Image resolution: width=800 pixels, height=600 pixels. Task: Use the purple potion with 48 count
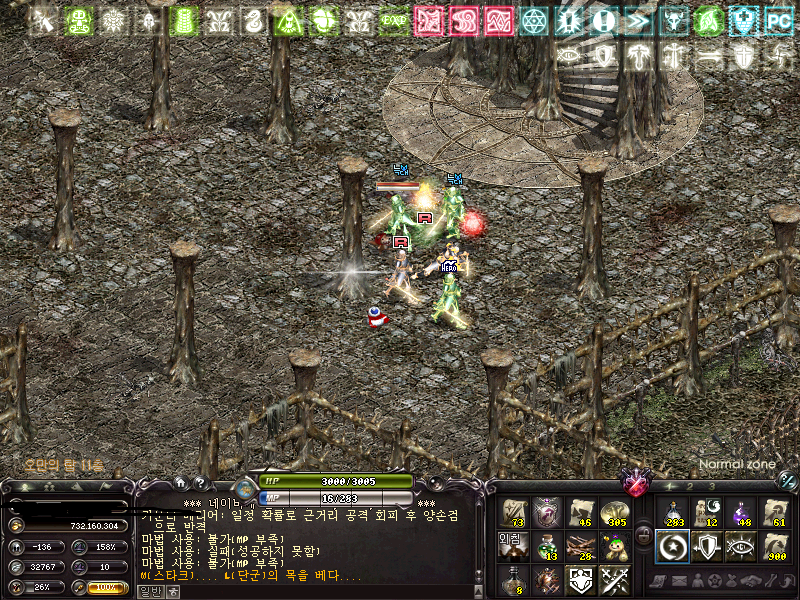click(x=741, y=513)
